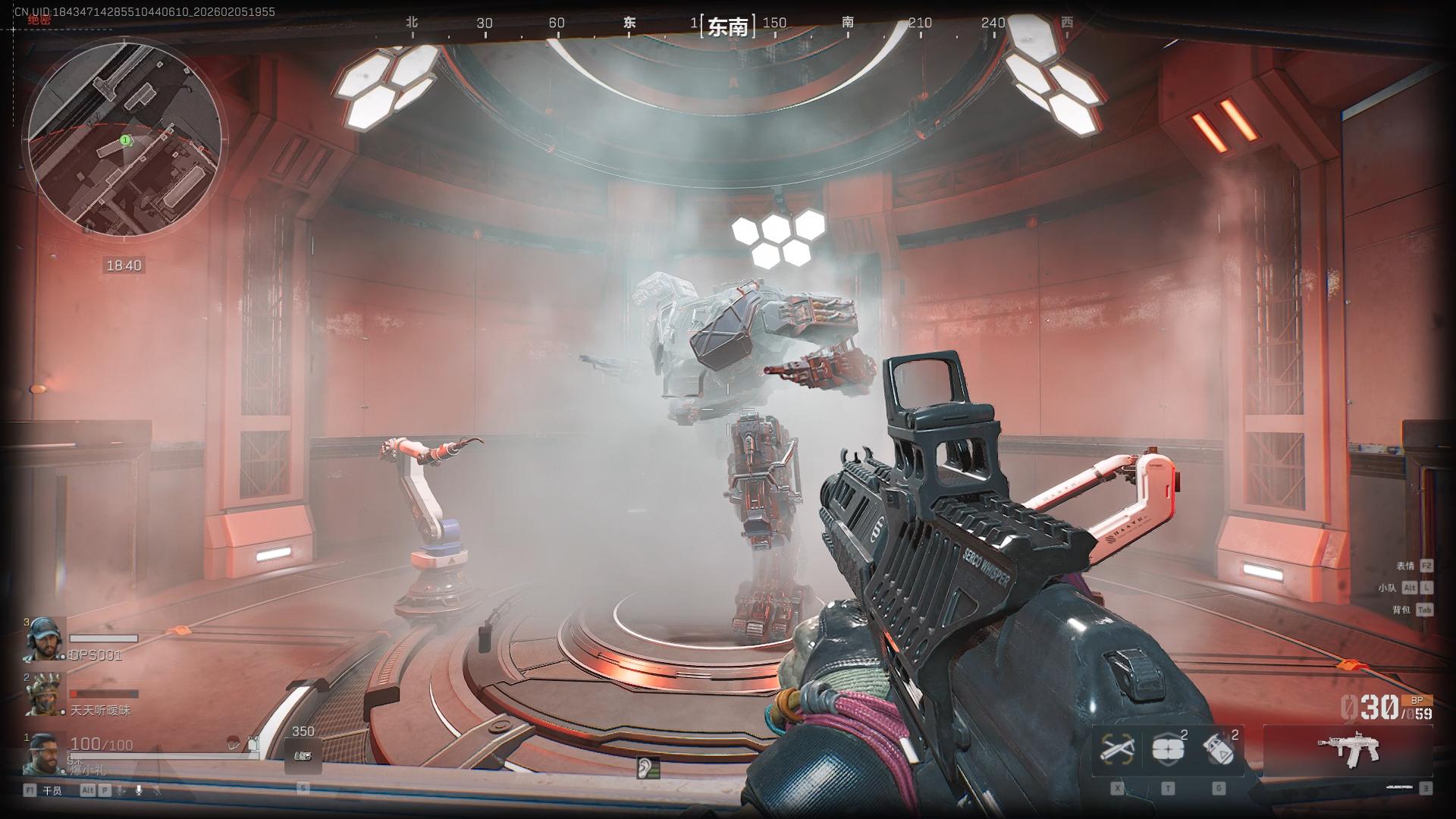Open the 背包 backpack label
Screen dimensions: 1456x819
point(1401,610)
